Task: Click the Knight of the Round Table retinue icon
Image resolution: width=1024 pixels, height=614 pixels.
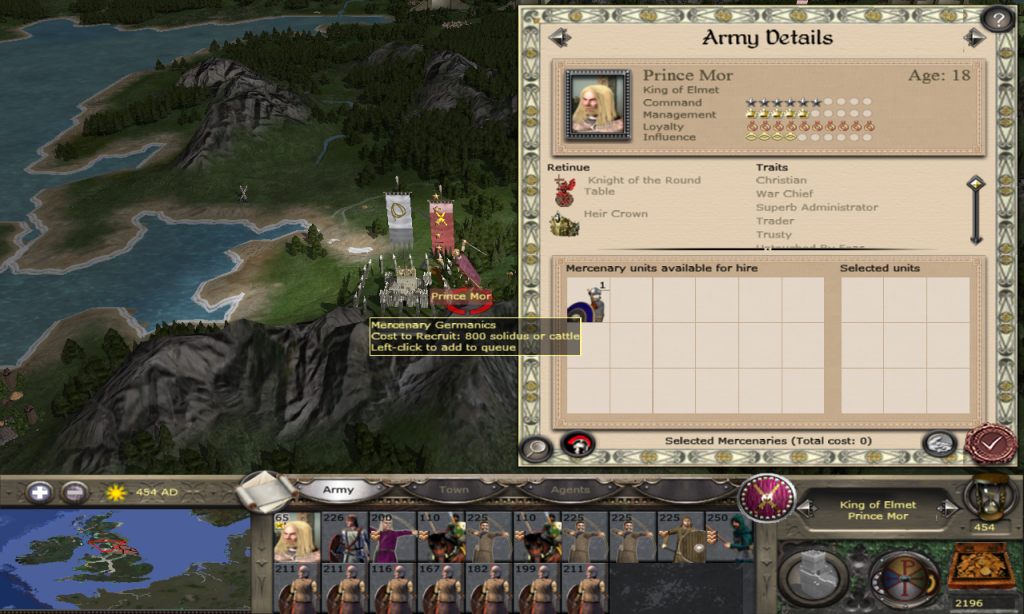Action: [x=565, y=188]
